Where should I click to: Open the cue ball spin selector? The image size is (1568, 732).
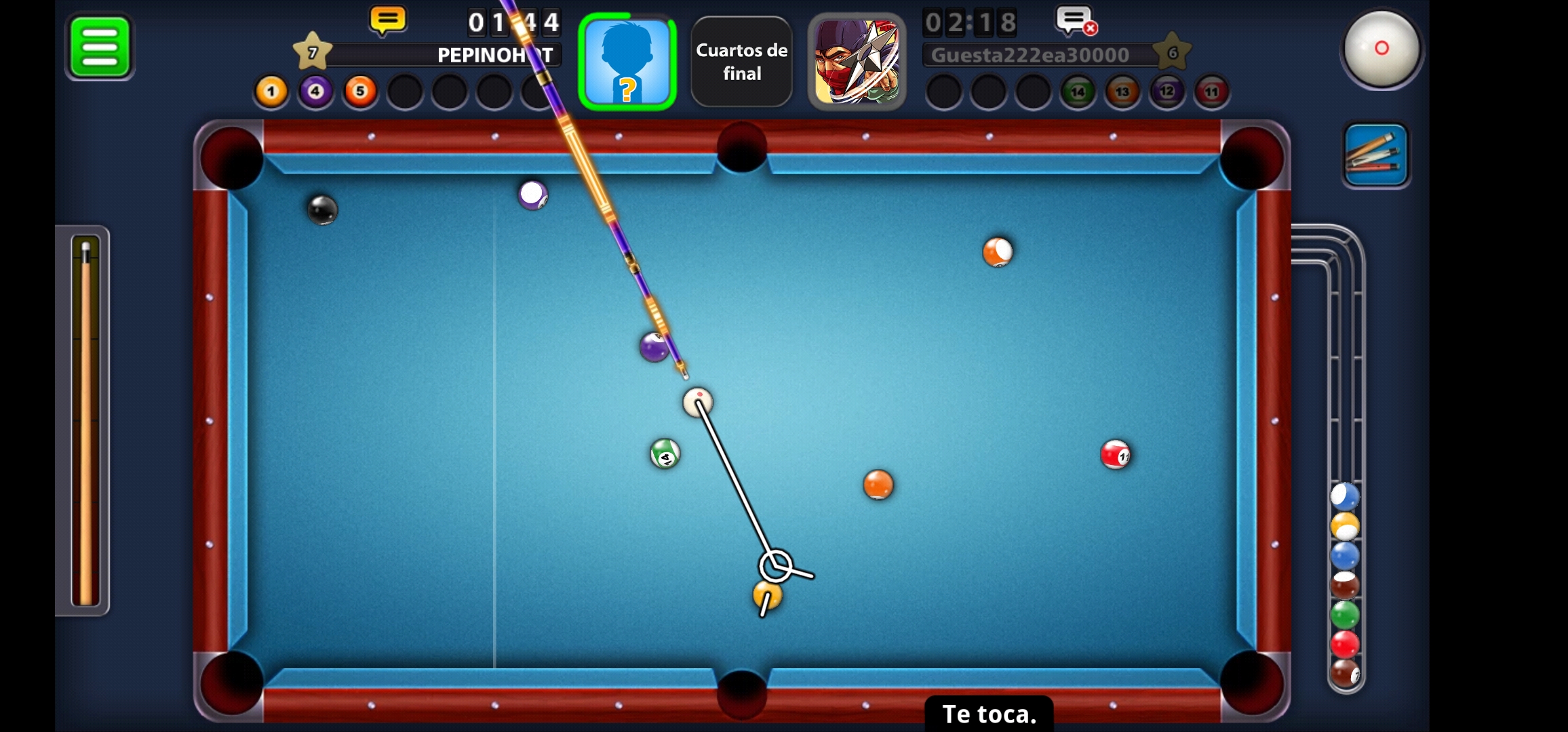1381,48
